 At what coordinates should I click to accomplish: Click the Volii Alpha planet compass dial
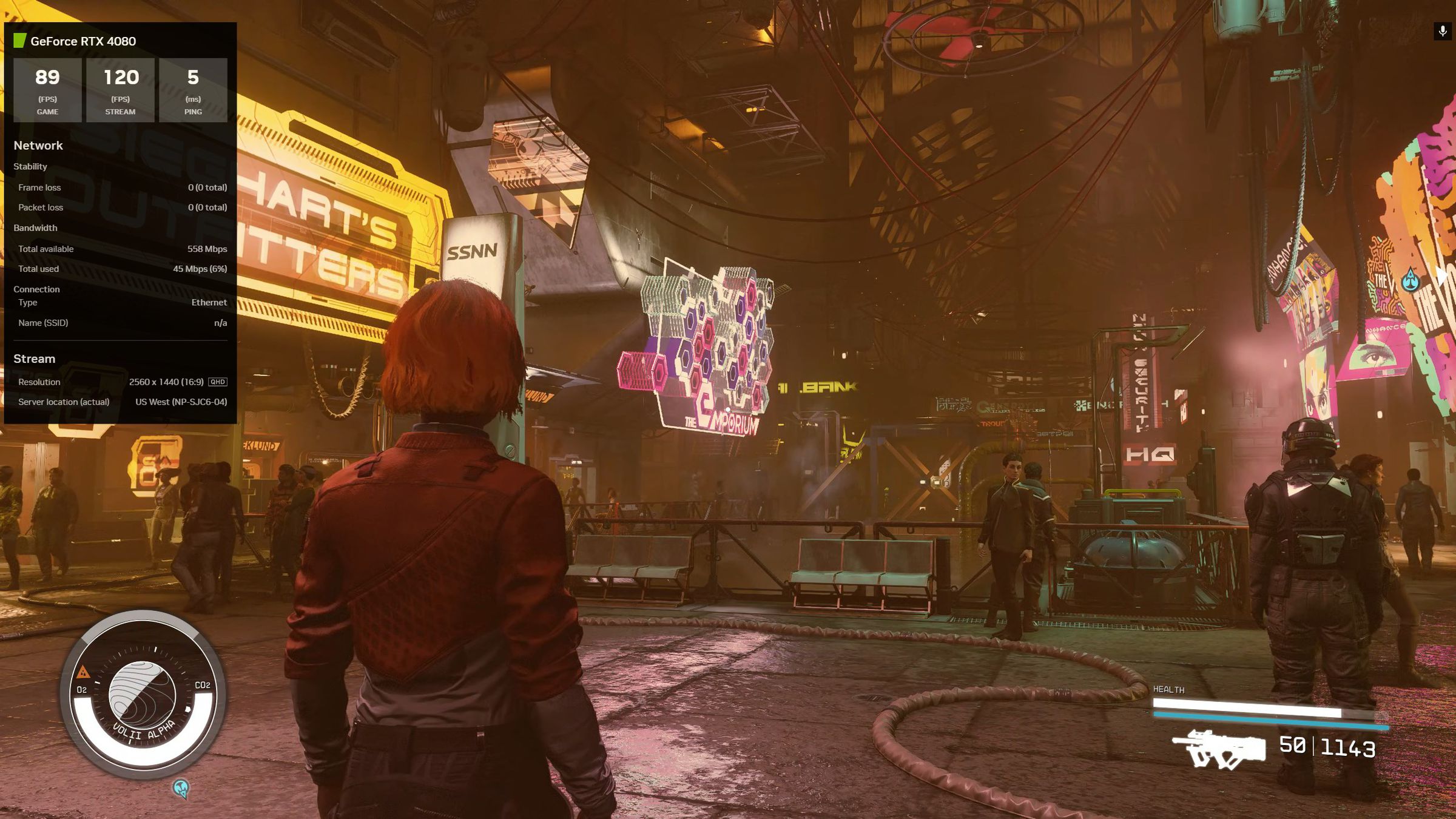click(142, 694)
